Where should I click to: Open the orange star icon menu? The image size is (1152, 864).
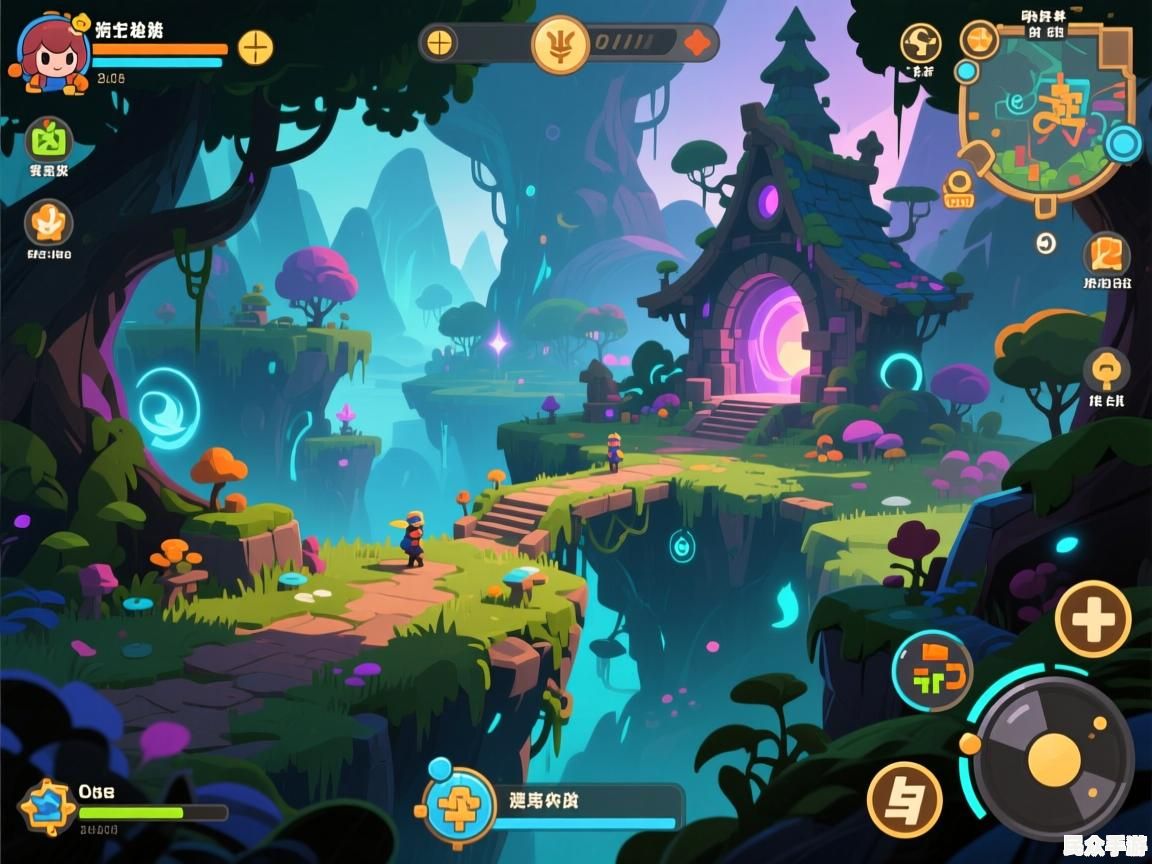(48, 222)
